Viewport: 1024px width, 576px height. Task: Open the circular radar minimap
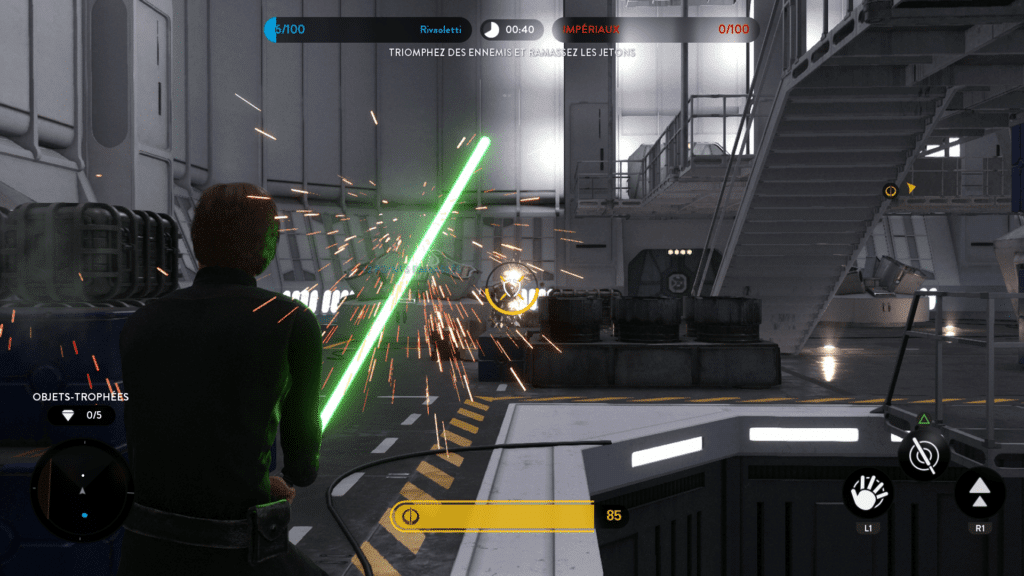pos(82,491)
